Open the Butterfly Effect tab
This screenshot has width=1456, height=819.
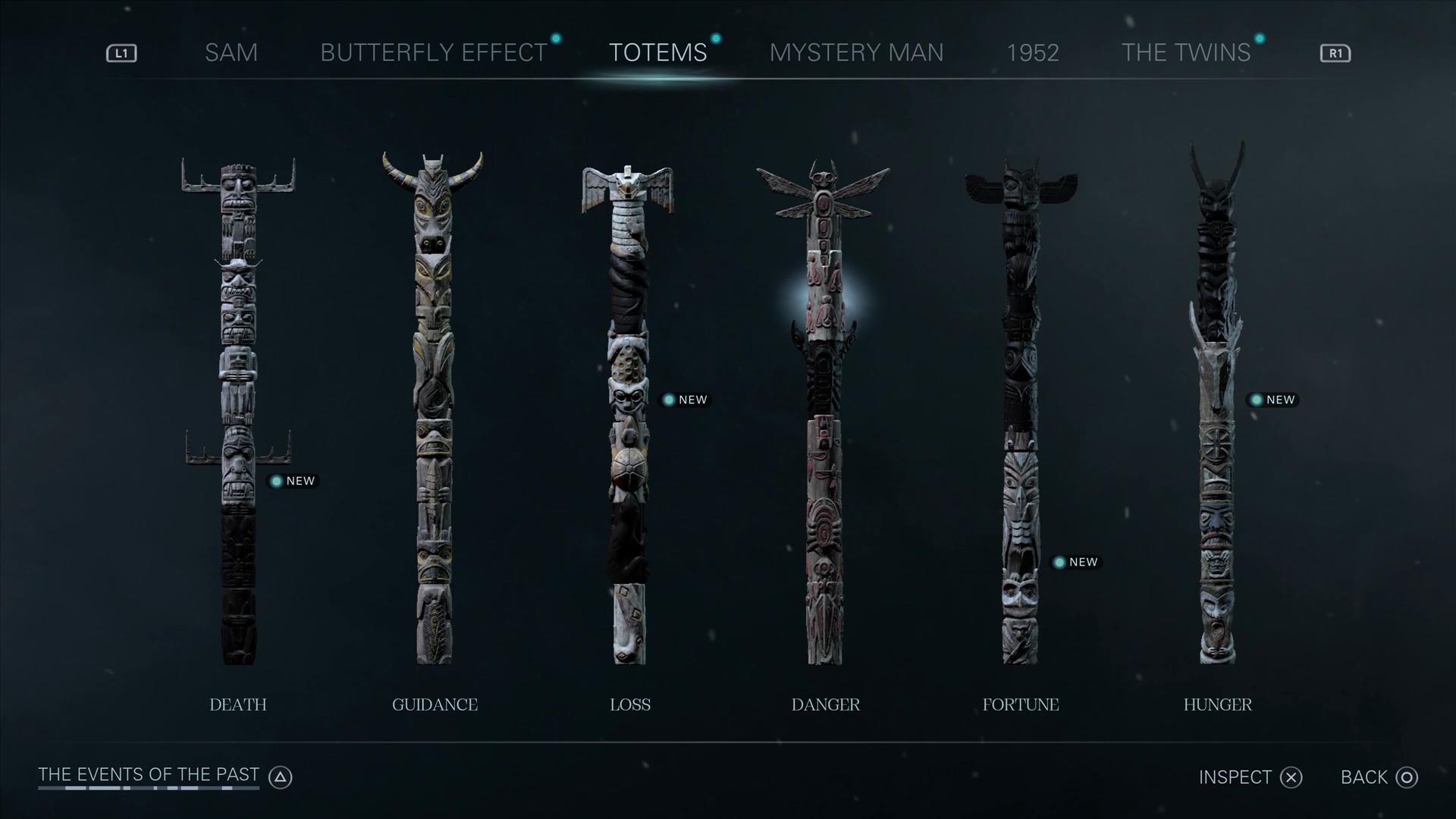pyautogui.click(x=434, y=52)
